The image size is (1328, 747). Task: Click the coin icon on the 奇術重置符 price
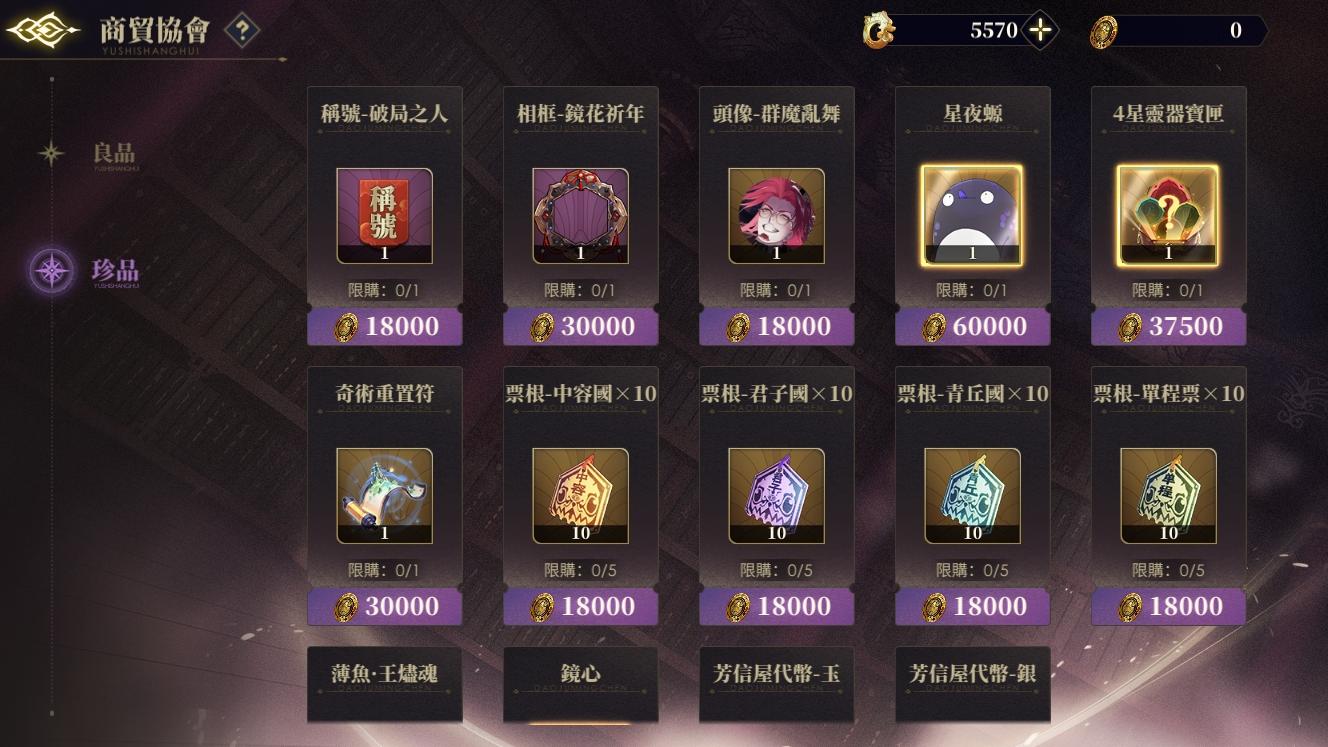pyautogui.click(x=348, y=606)
